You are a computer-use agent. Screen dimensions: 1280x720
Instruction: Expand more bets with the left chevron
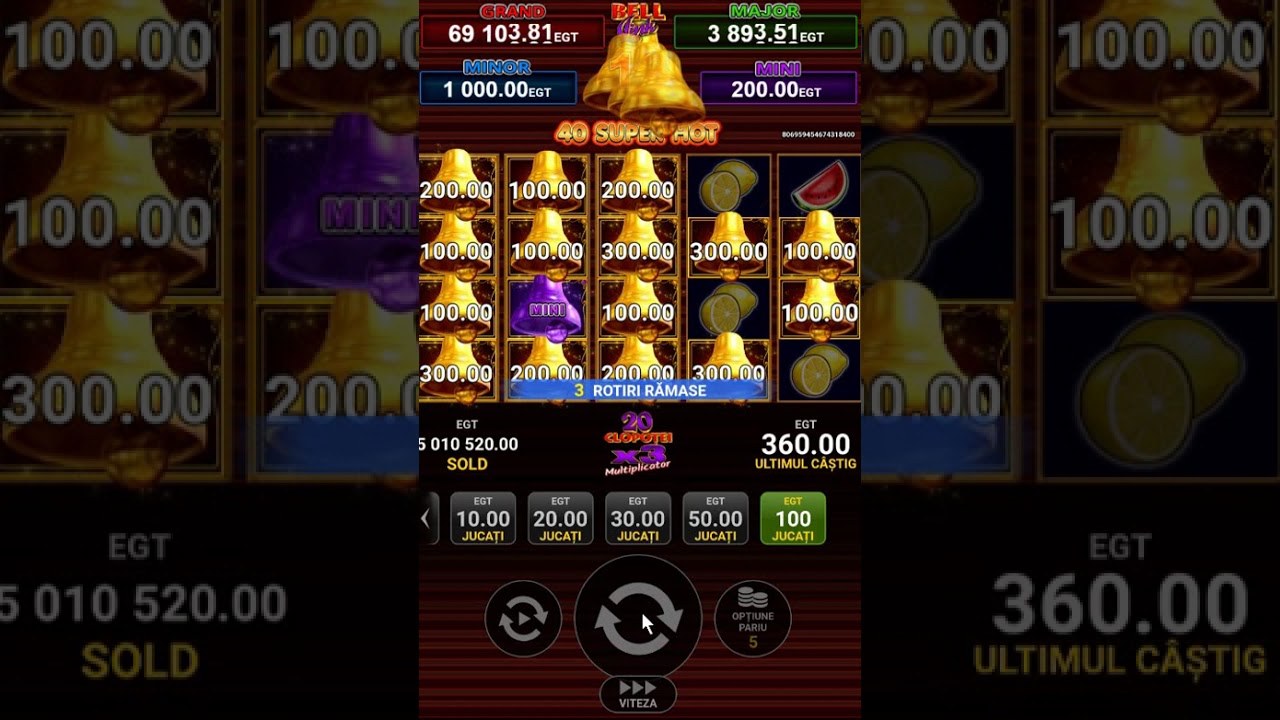pyautogui.click(x=428, y=518)
